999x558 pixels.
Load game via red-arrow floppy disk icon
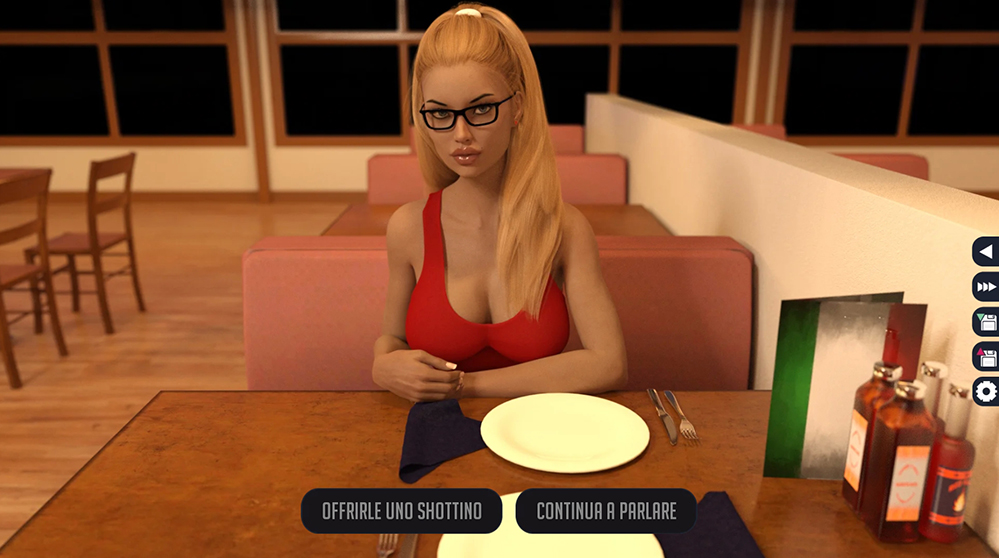point(986,356)
